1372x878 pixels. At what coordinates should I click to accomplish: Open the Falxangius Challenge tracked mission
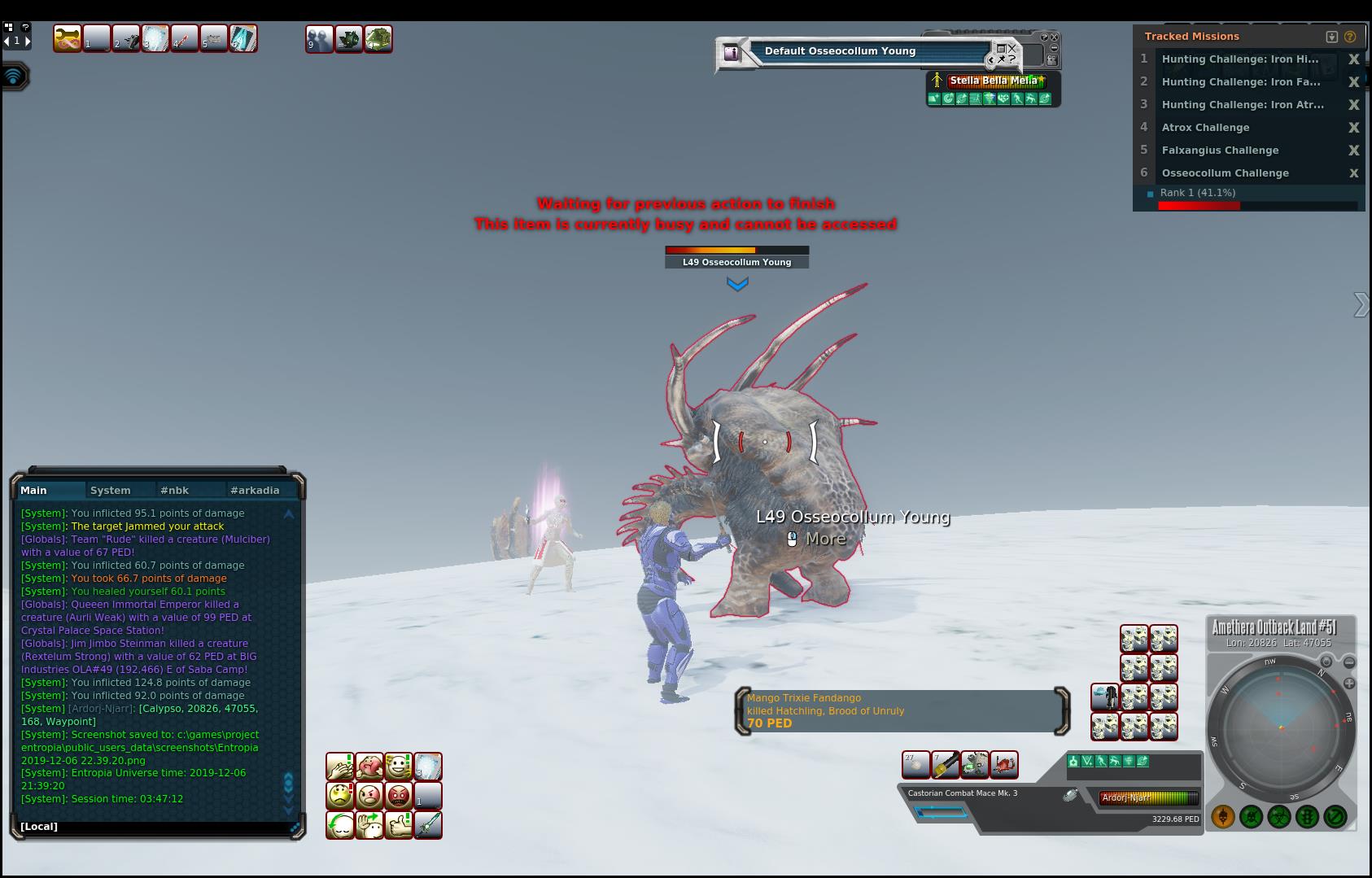pyautogui.click(x=1220, y=151)
